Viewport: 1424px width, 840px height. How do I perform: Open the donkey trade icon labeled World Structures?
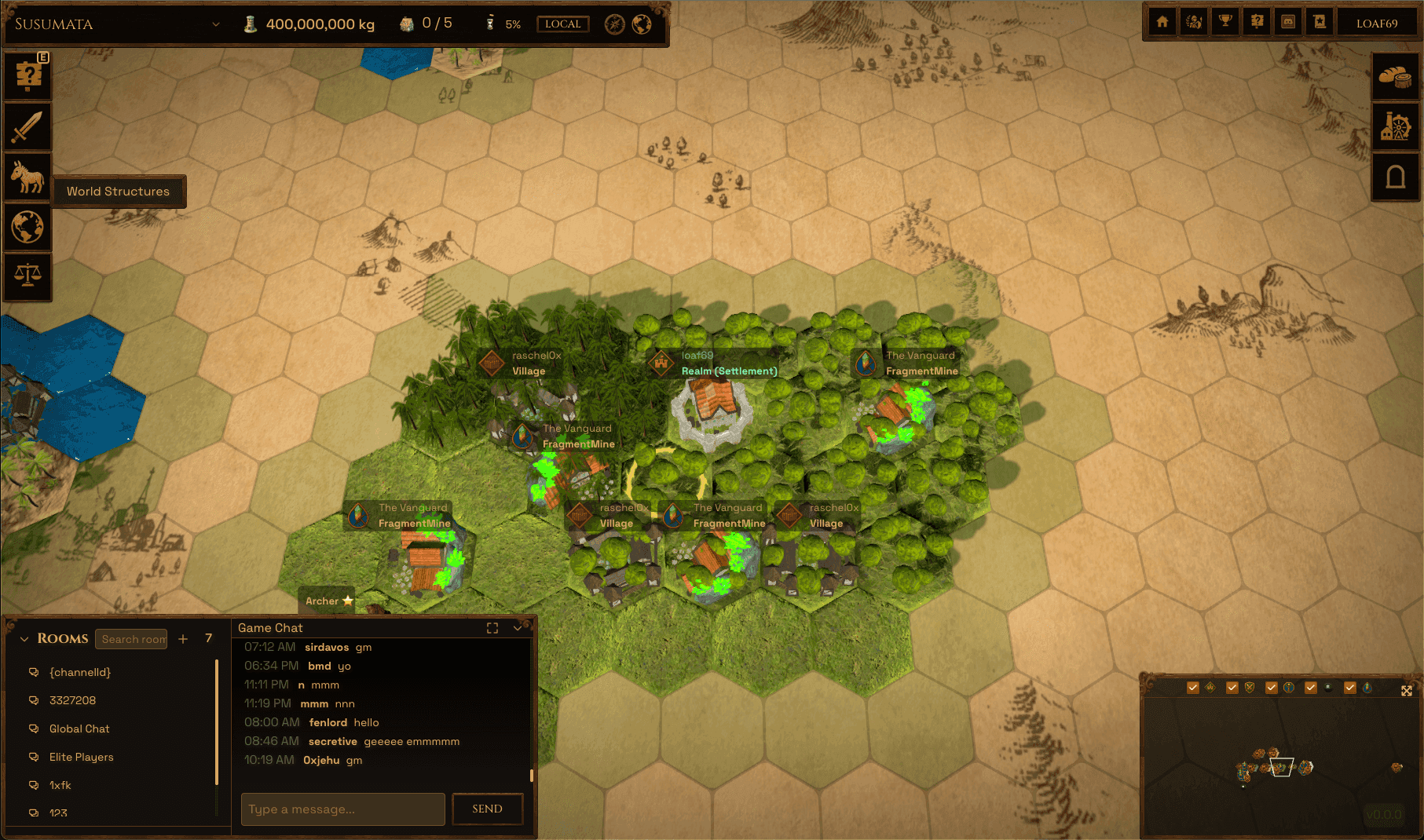click(x=27, y=177)
